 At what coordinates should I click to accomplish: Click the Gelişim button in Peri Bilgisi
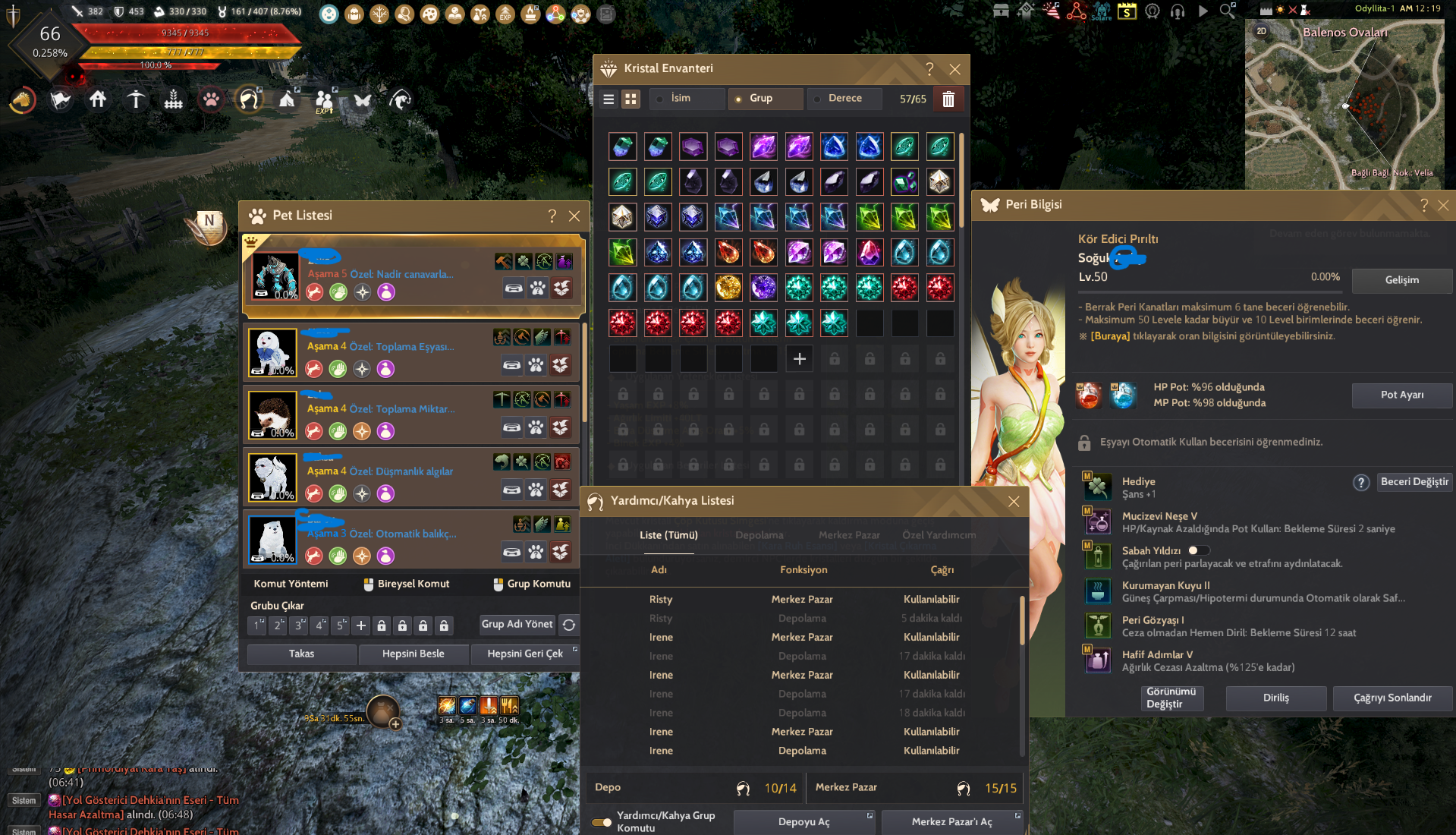1401,281
